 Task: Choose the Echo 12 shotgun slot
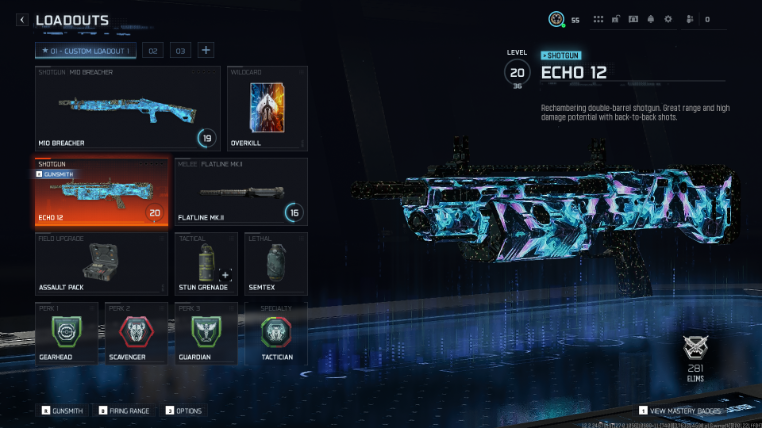(x=101, y=190)
